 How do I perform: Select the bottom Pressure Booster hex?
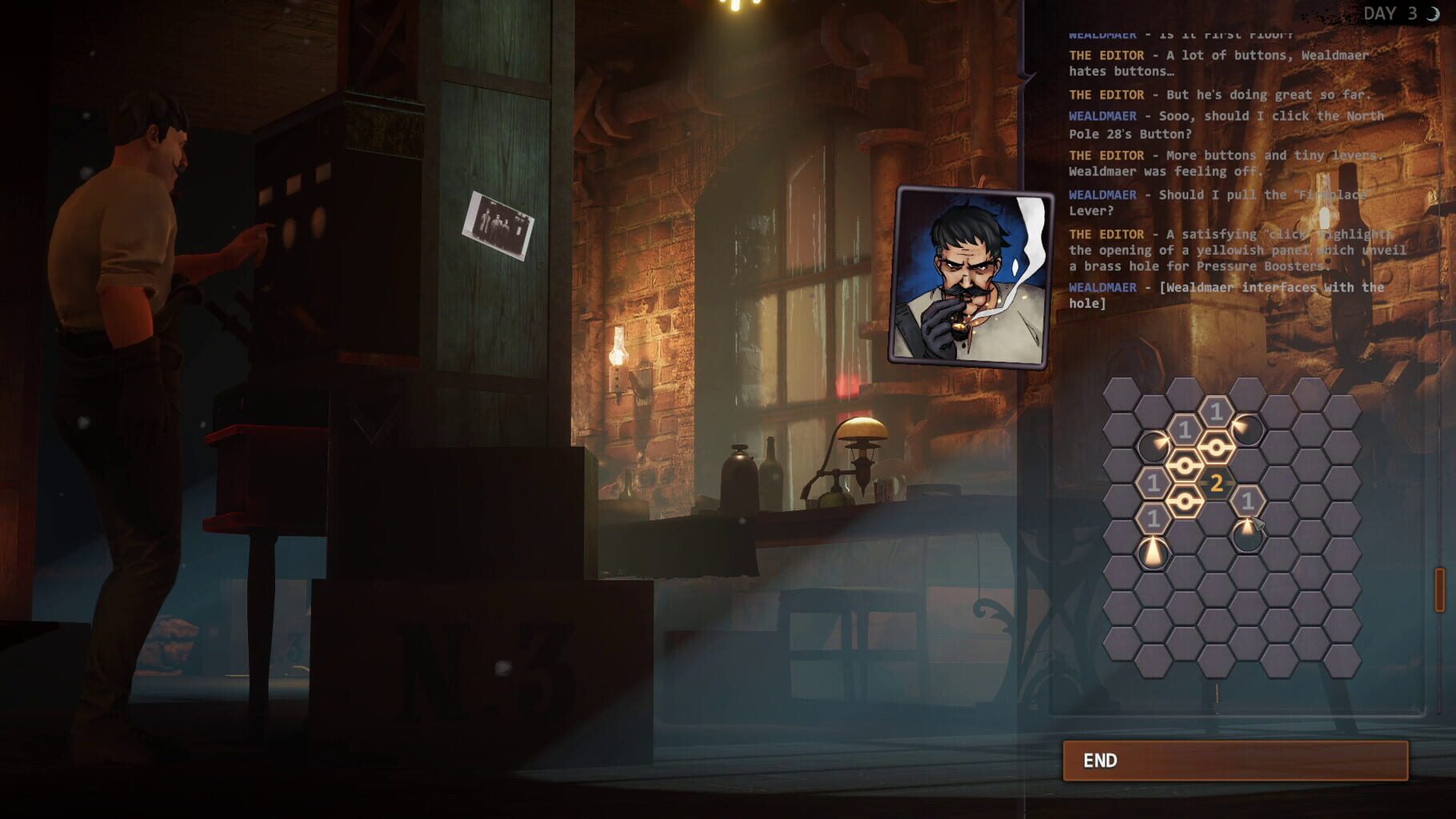[1184, 501]
